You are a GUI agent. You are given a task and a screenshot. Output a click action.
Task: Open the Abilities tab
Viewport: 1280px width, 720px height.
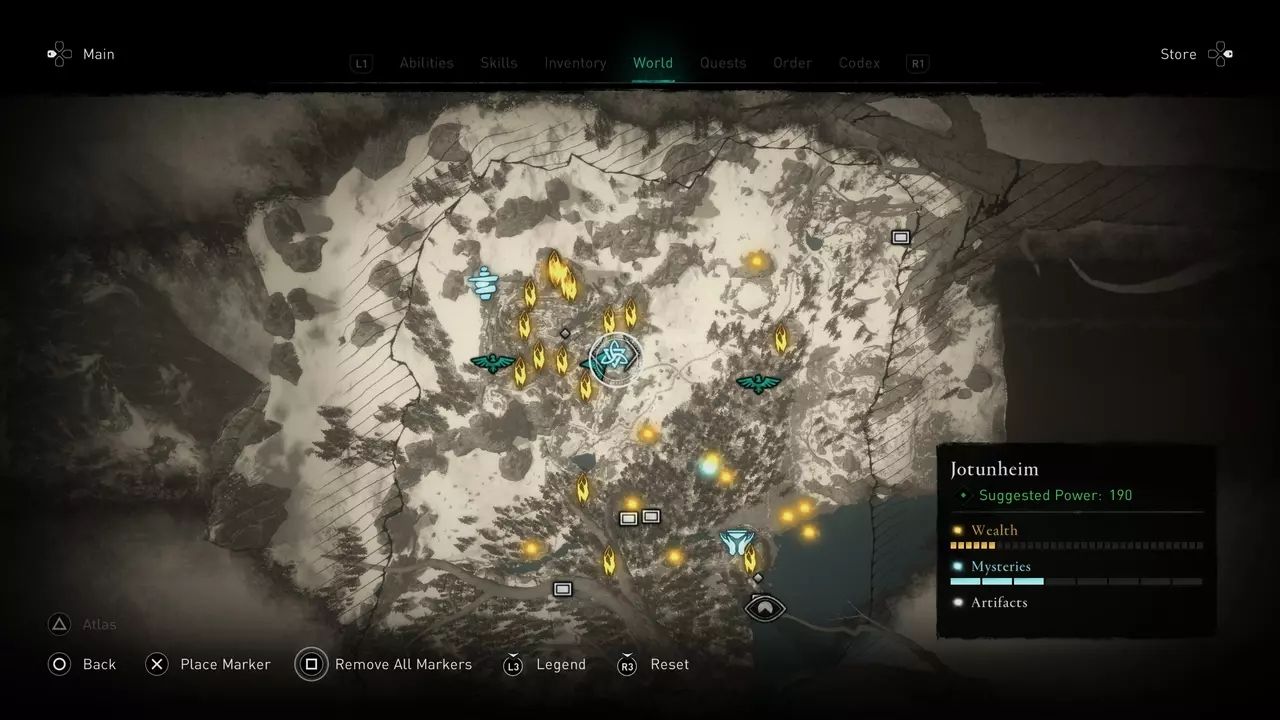426,63
